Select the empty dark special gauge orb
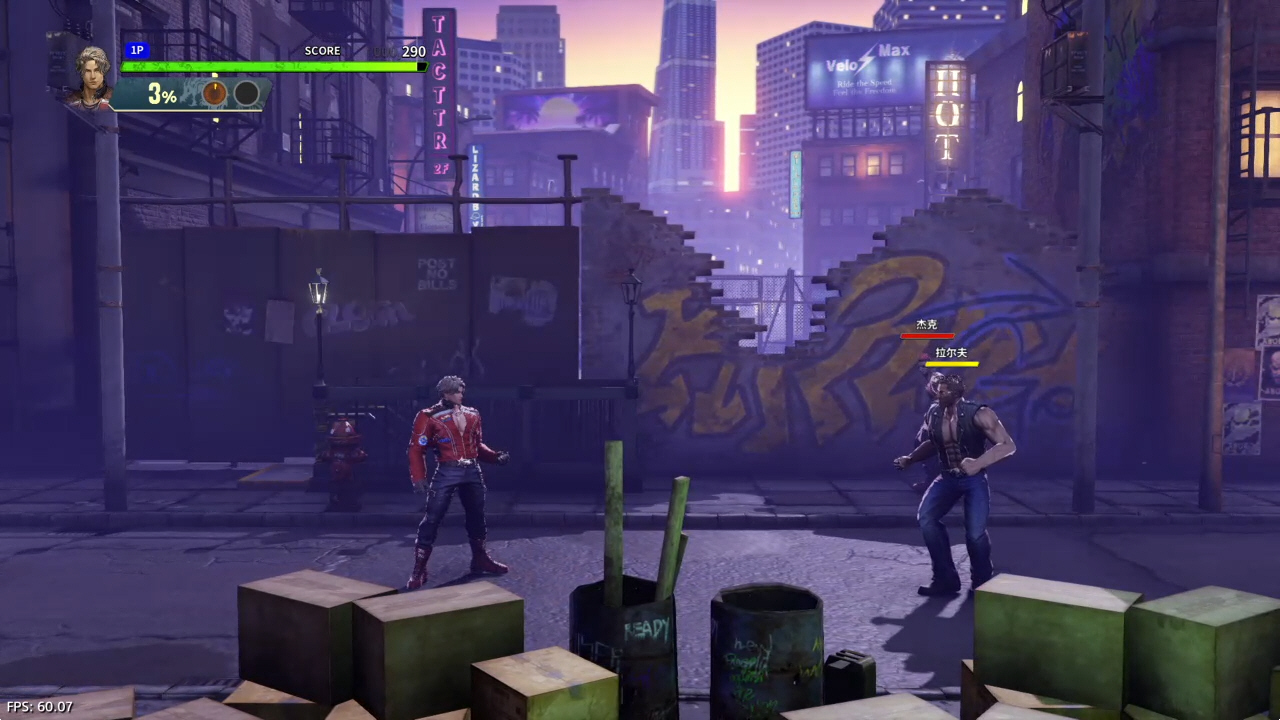This screenshot has height=720, width=1280. coord(247,94)
